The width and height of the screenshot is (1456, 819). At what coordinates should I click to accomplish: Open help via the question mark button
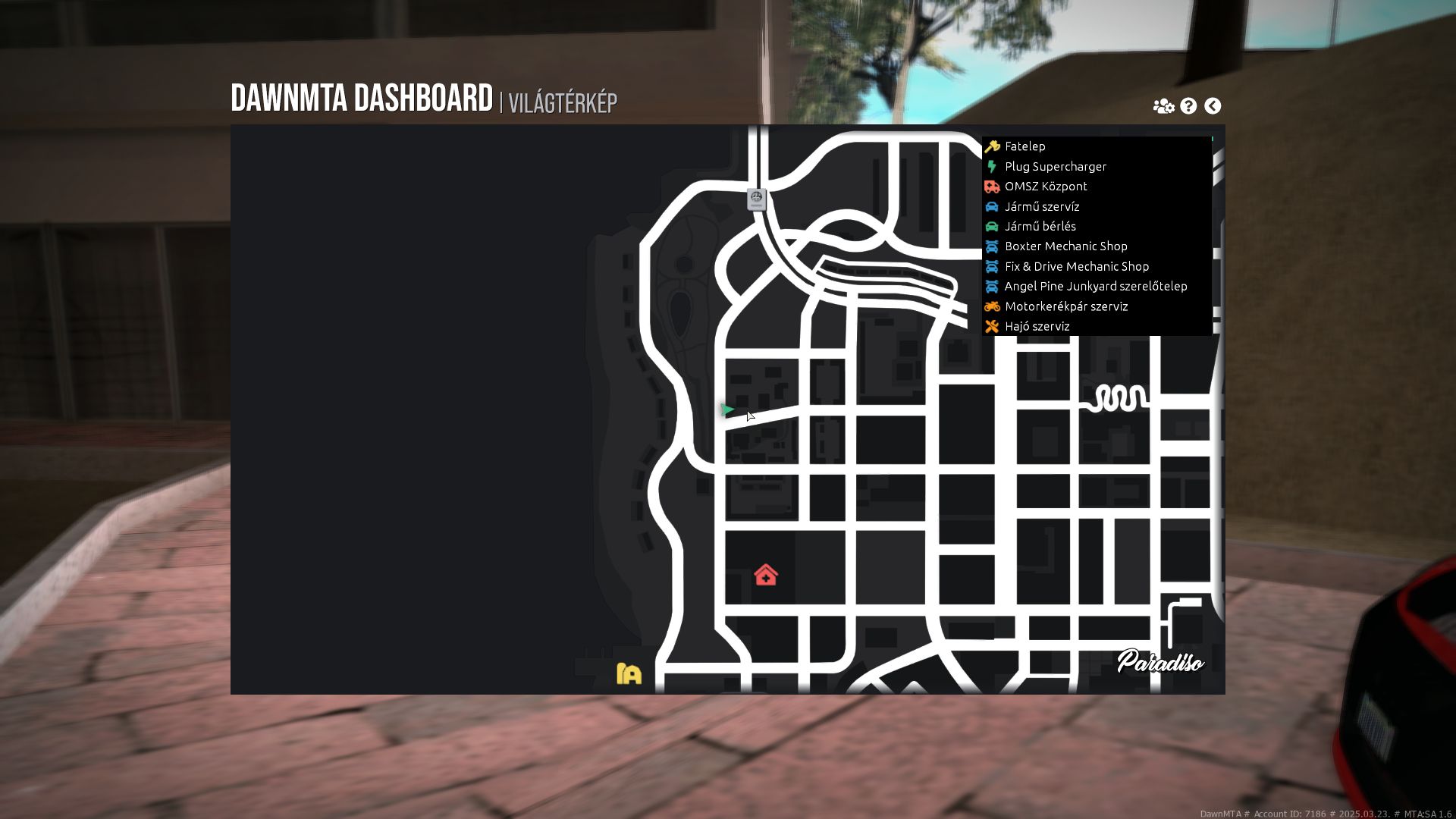pos(1188,105)
